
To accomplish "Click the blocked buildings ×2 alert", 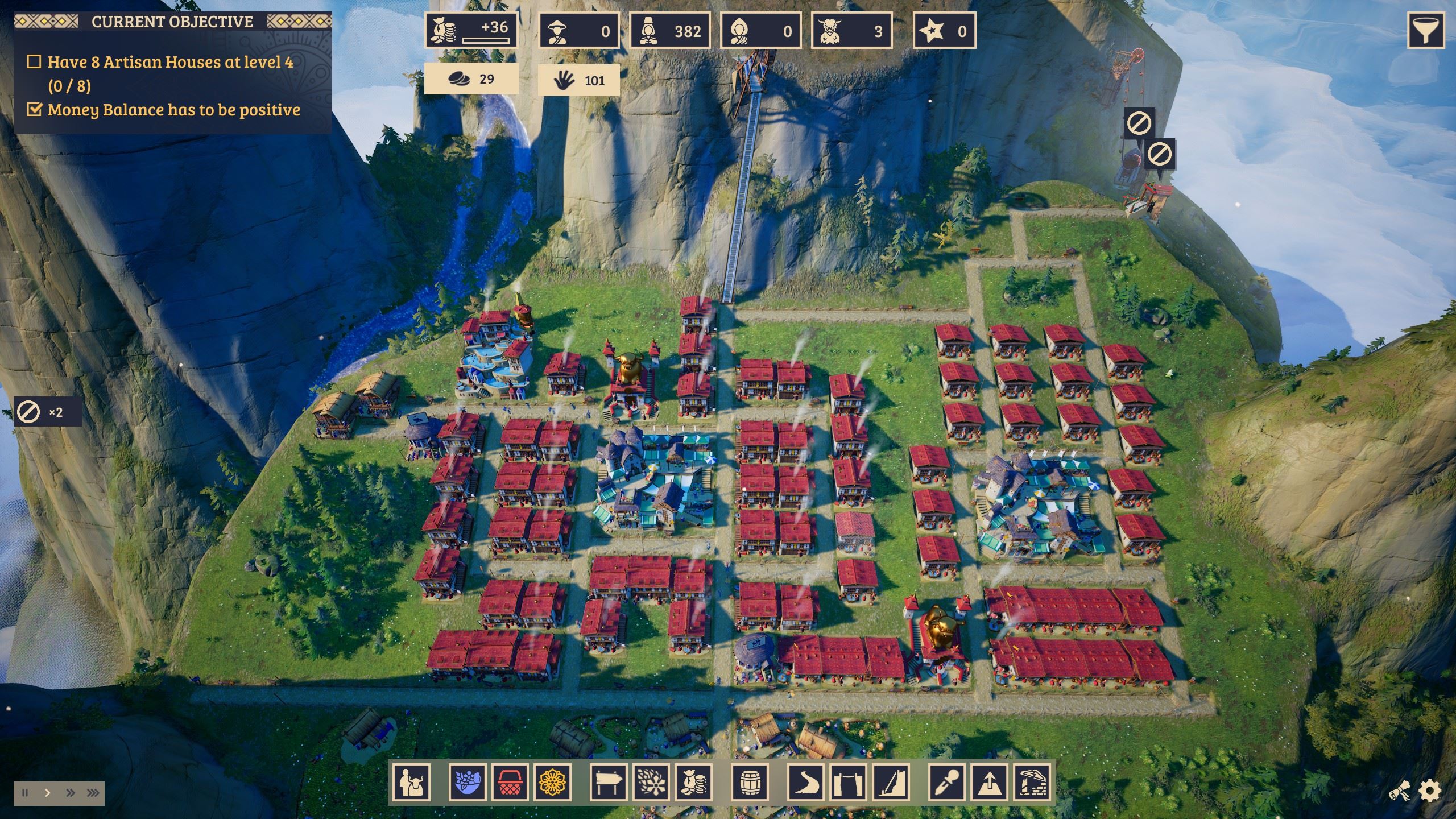I will 47,412.
